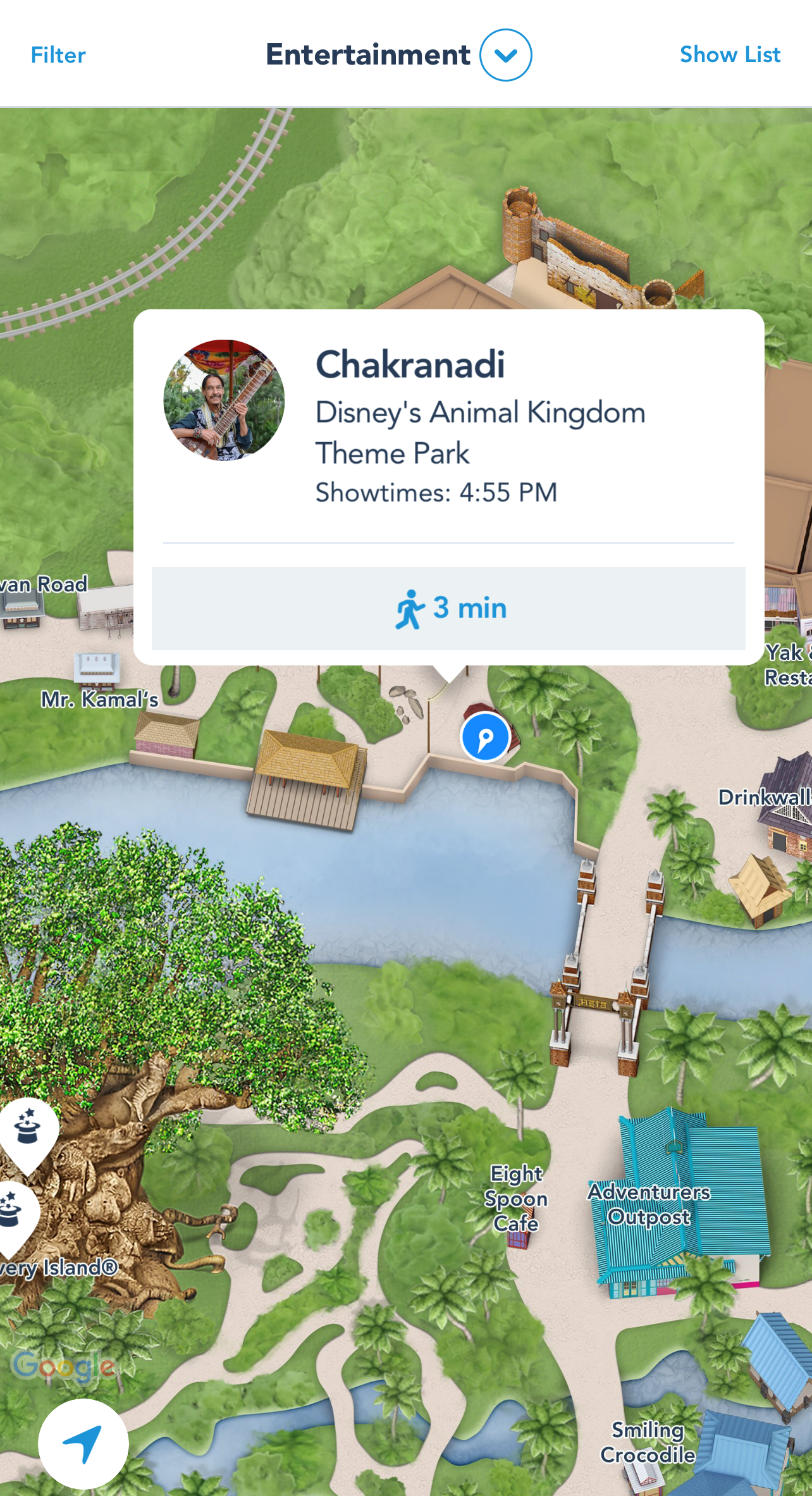Open the Chakranadi title details

coord(410,365)
